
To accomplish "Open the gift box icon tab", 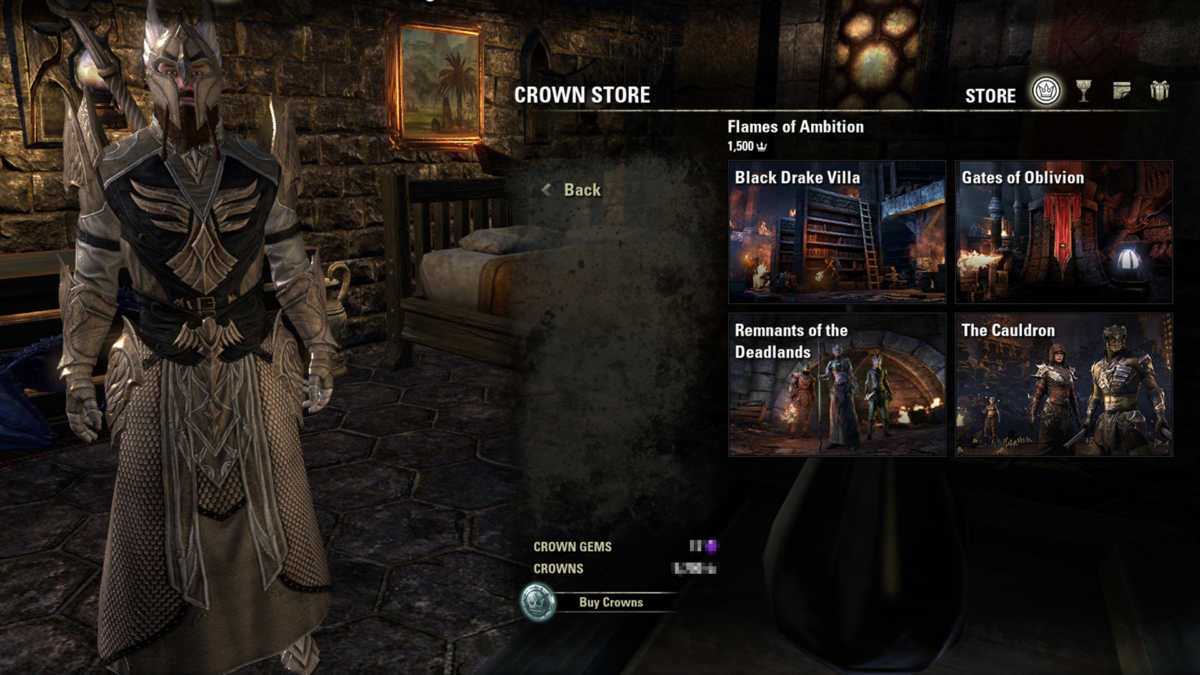I will click(x=1159, y=92).
